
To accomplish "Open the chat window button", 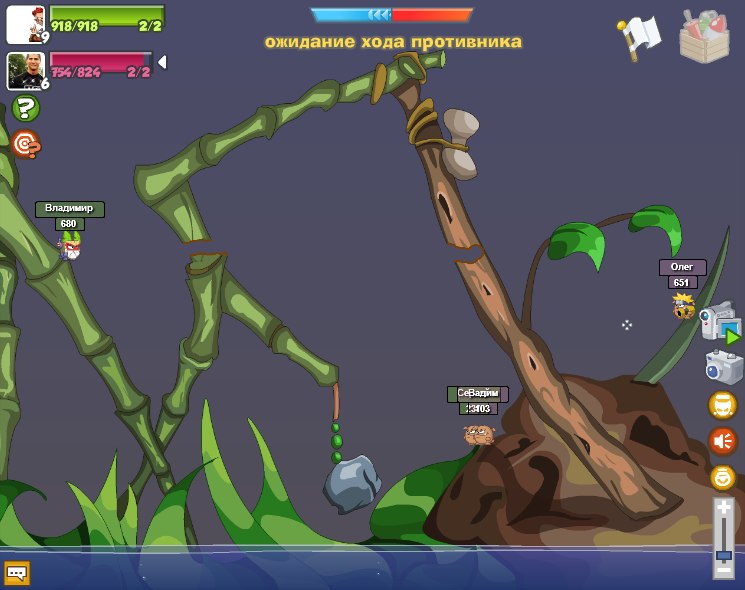I will [17, 572].
